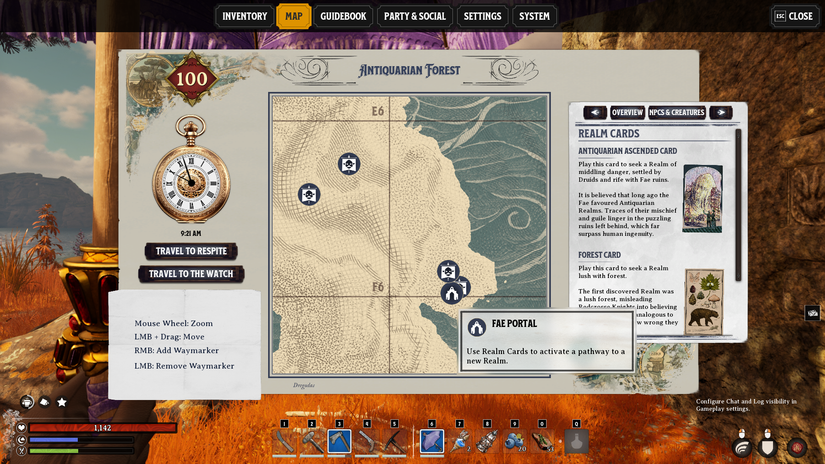
Task: Switch to NPCs & Creatures page
Action: click(677, 113)
